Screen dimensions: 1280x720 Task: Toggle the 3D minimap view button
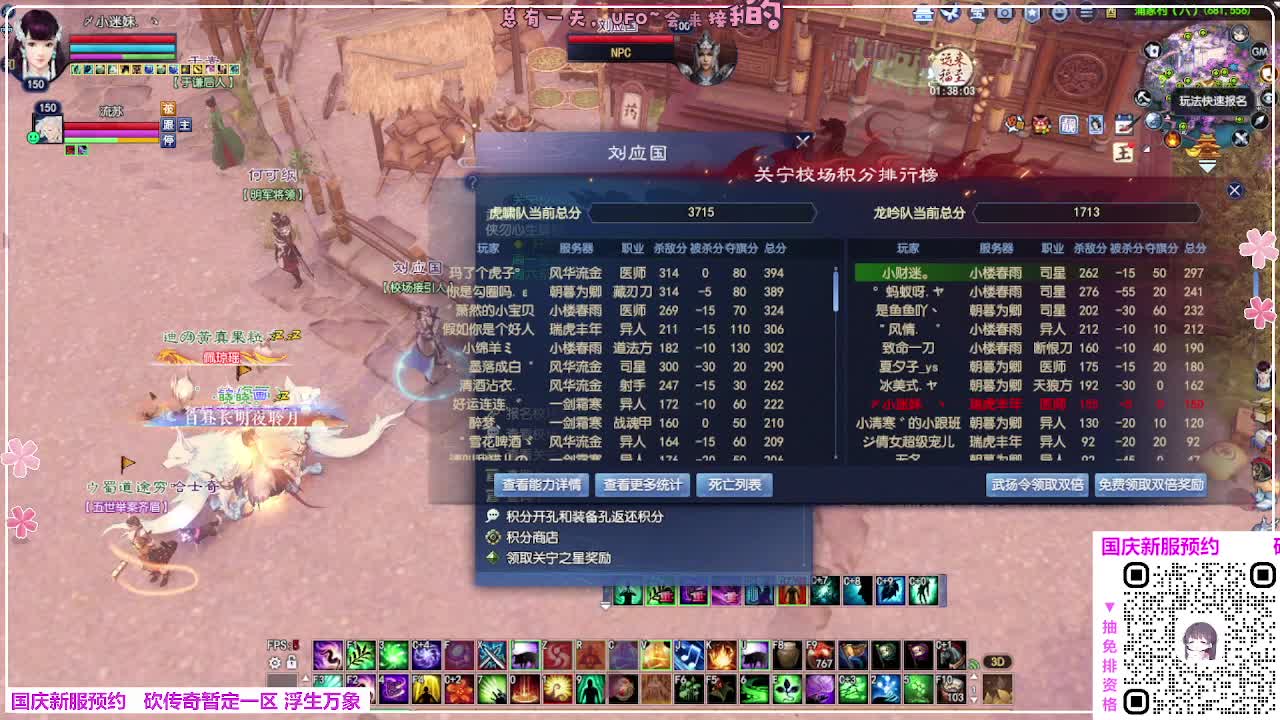coord(997,662)
